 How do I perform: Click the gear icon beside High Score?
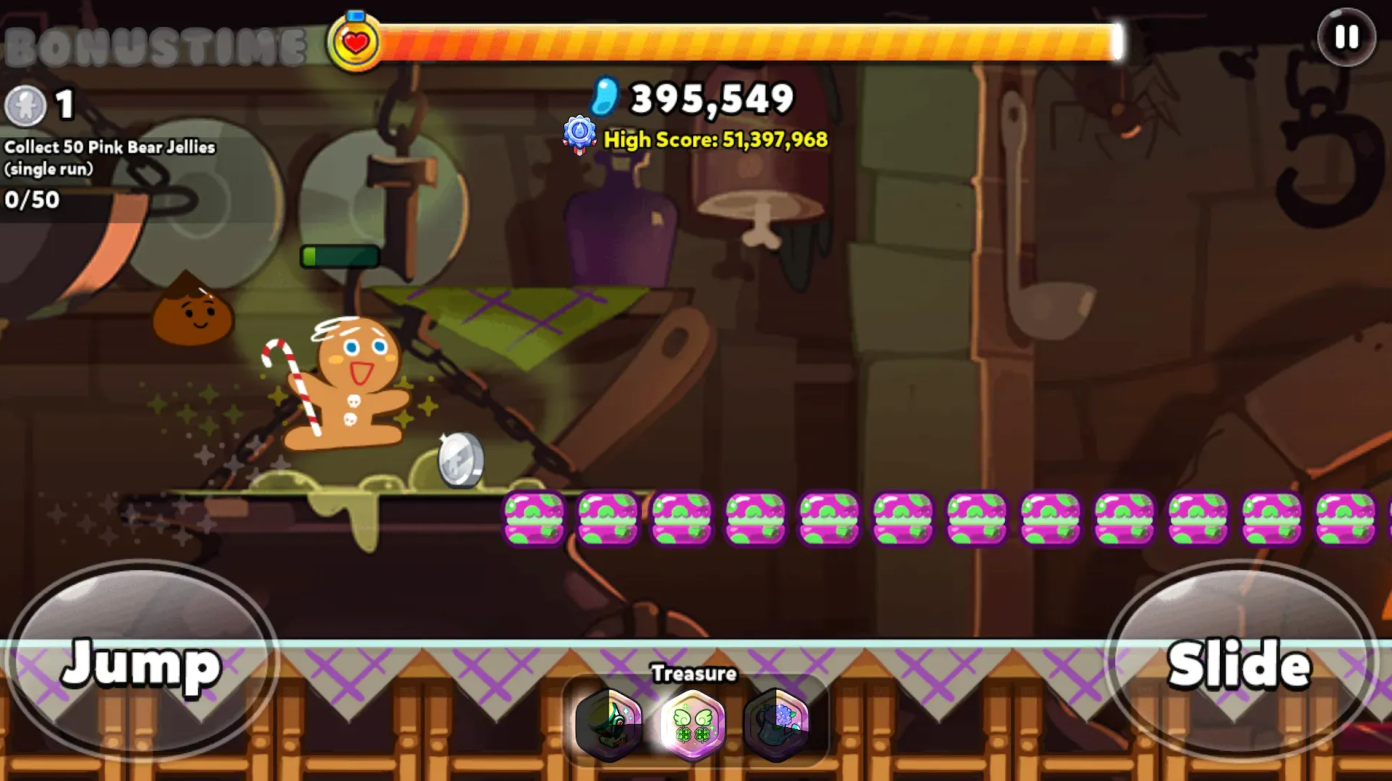[x=578, y=134]
